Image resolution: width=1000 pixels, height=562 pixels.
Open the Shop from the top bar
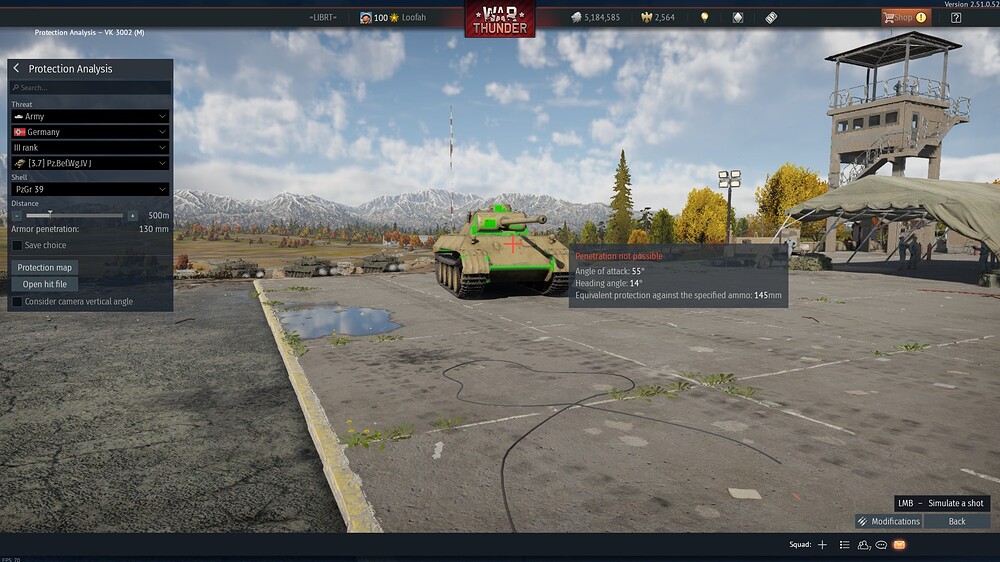pos(904,17)
